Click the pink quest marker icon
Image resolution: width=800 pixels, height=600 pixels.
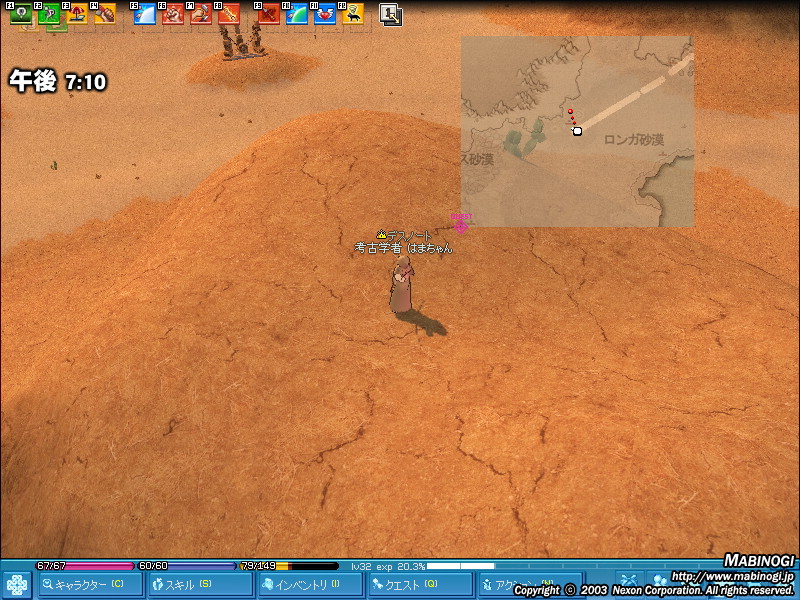tap(461, 224)
